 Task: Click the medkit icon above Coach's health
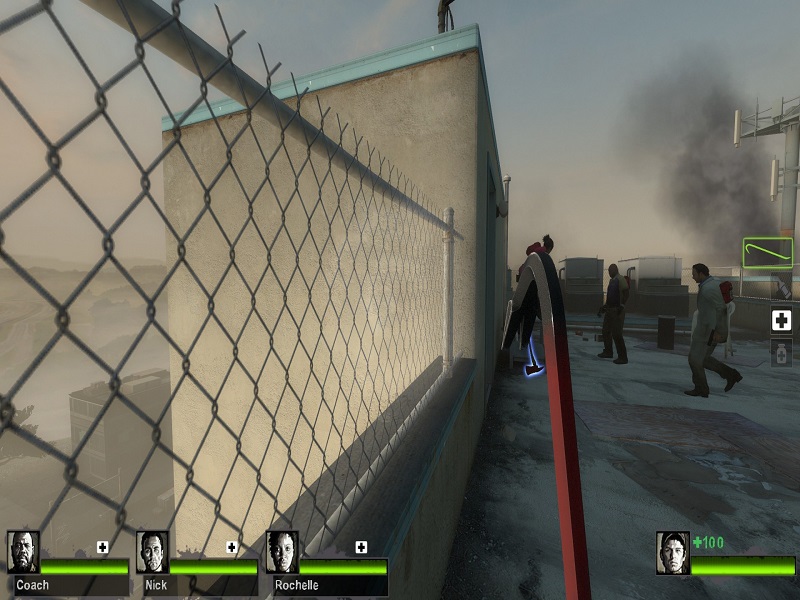coord(102,547)
